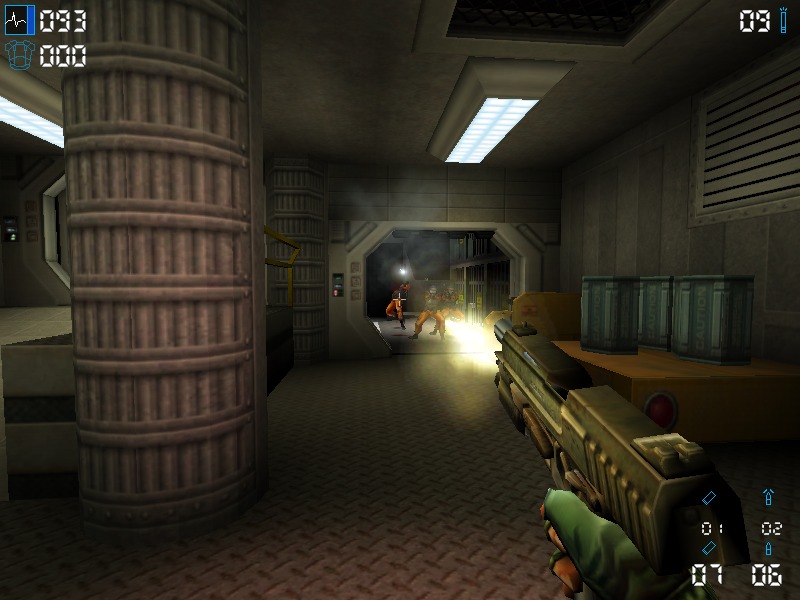The image size is (800, 600).
Task: Select the armor vest icon
Action: click(x=20, y=54)
